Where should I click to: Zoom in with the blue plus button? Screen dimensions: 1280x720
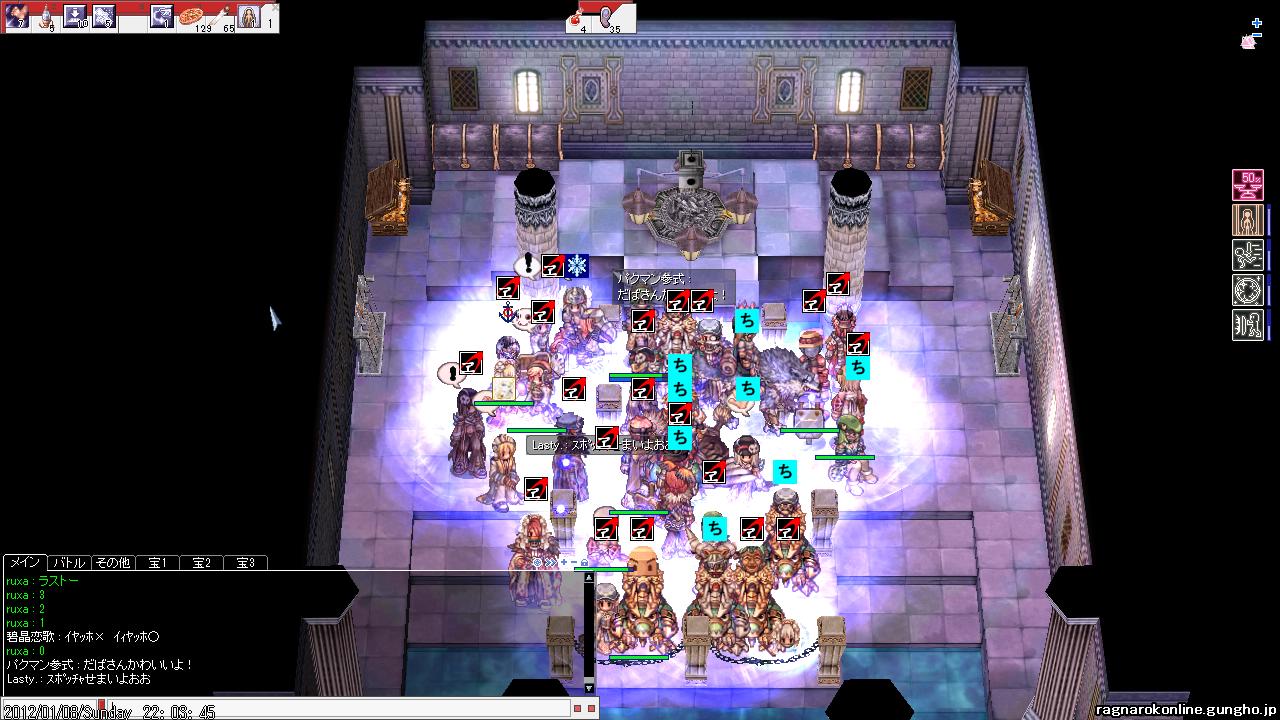(x=1257, y=23)
